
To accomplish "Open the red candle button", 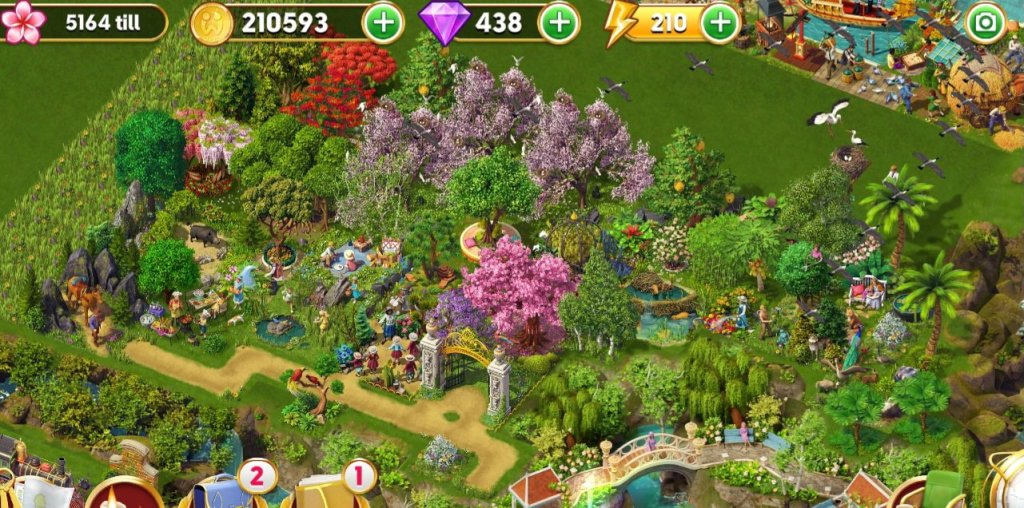I will coord(123,494).
